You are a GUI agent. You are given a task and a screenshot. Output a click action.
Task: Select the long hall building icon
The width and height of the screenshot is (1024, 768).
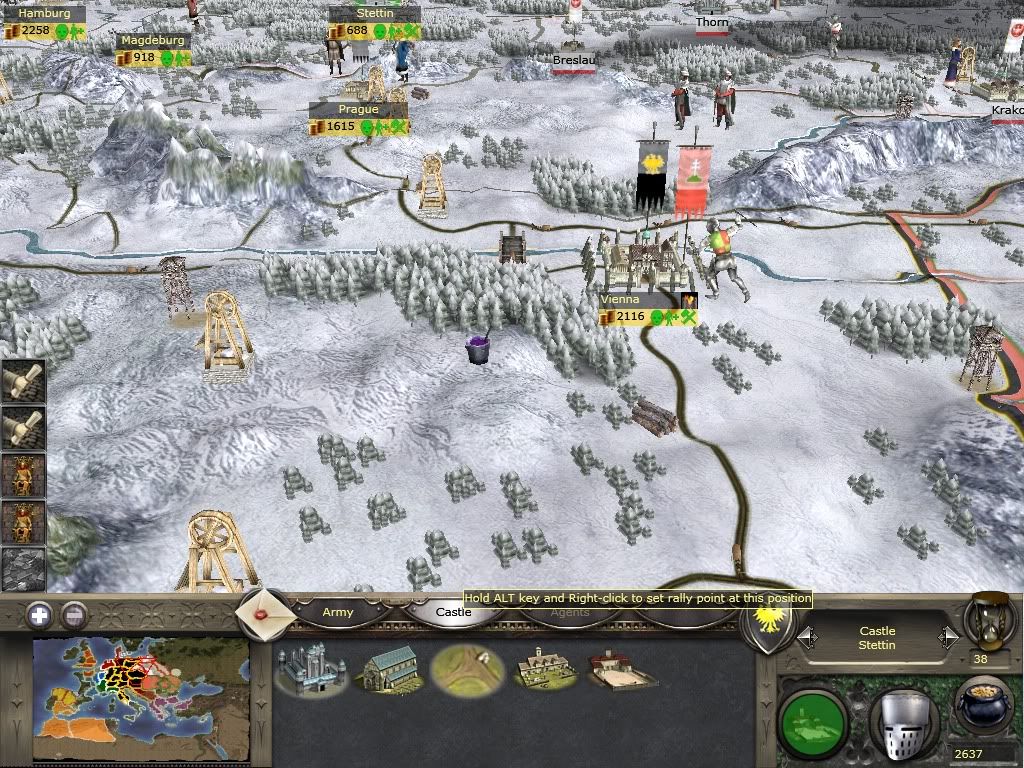[x=387, y=669]
